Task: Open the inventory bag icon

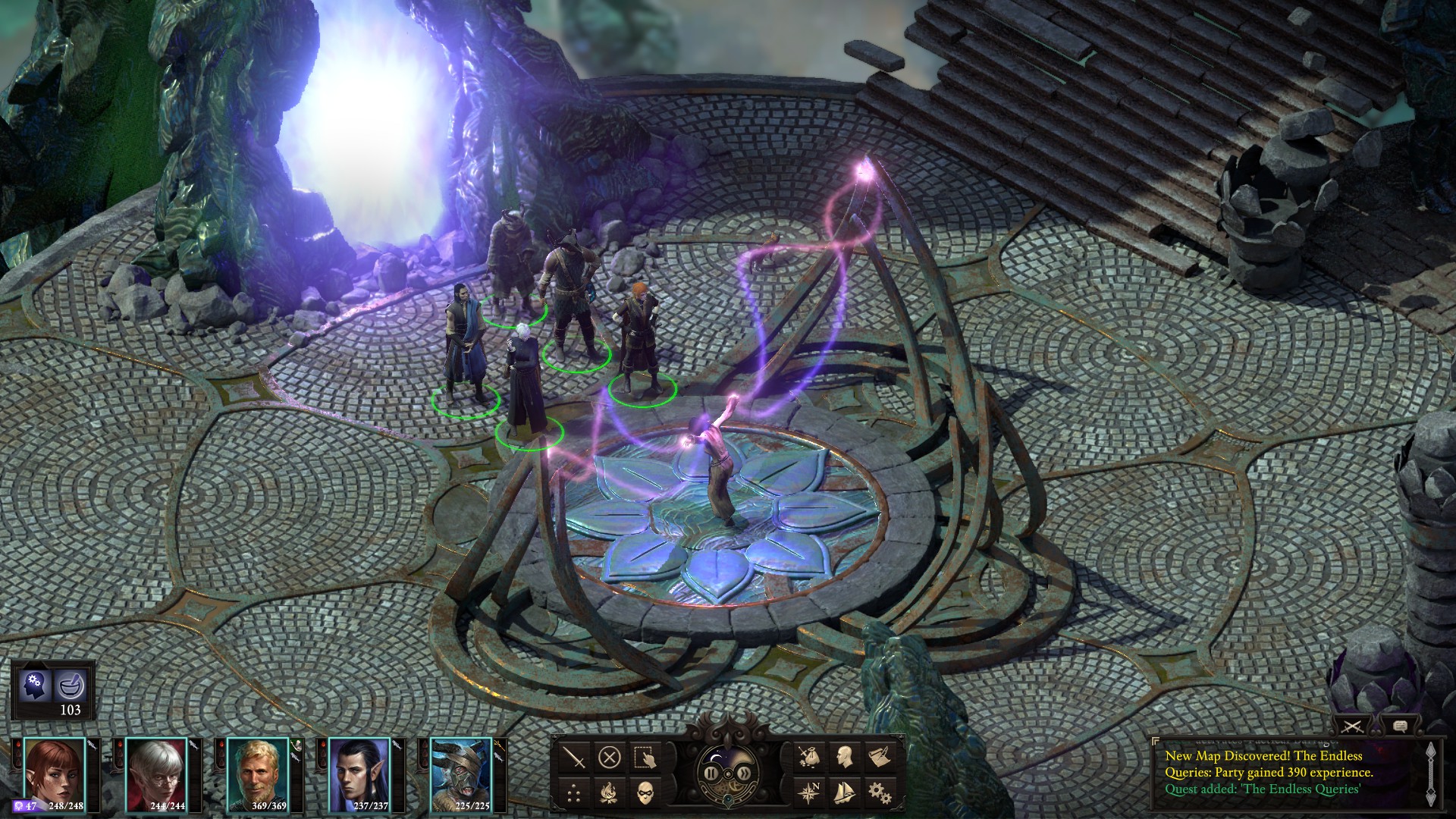Action: [x=808, y=757]
